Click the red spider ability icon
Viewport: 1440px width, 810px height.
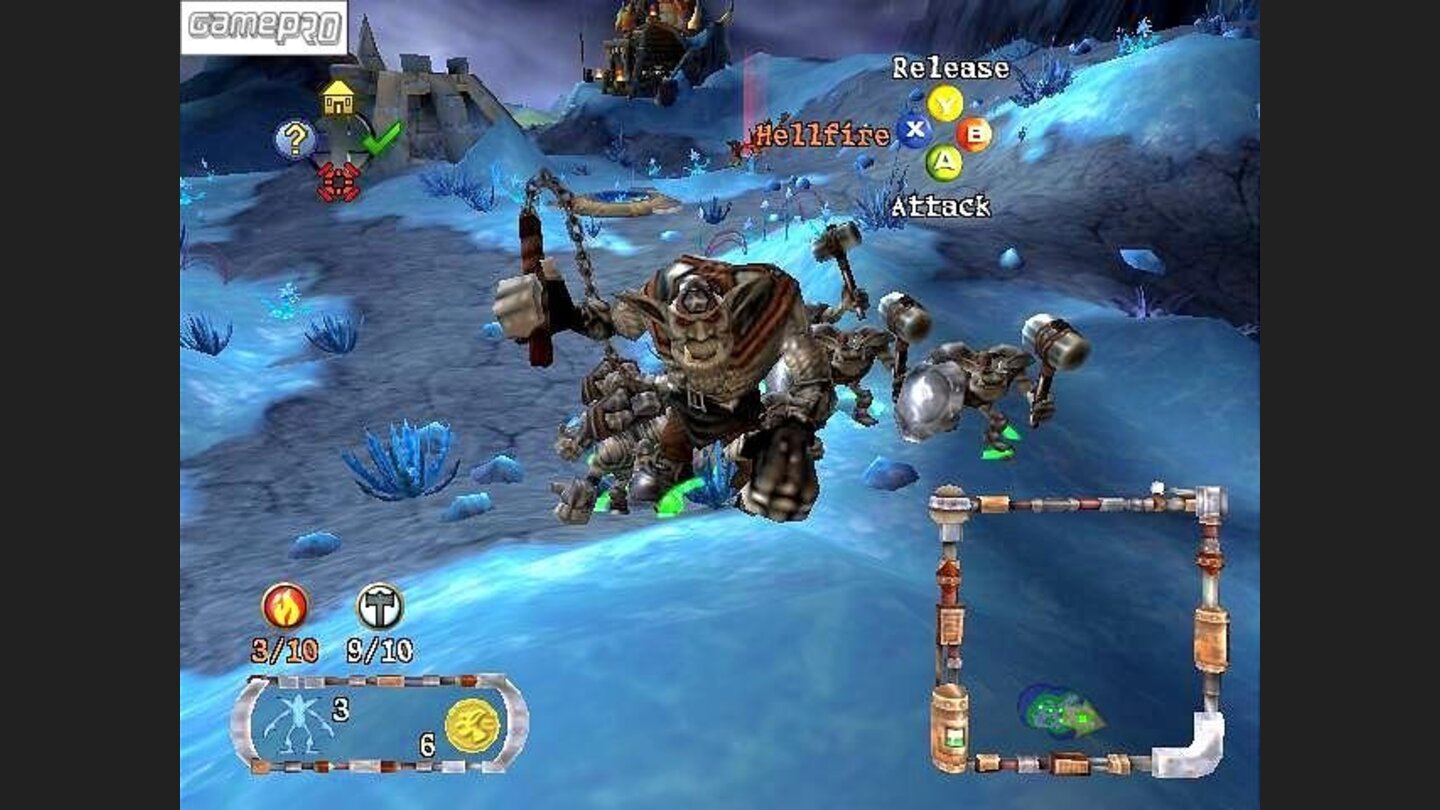point(339,180)
